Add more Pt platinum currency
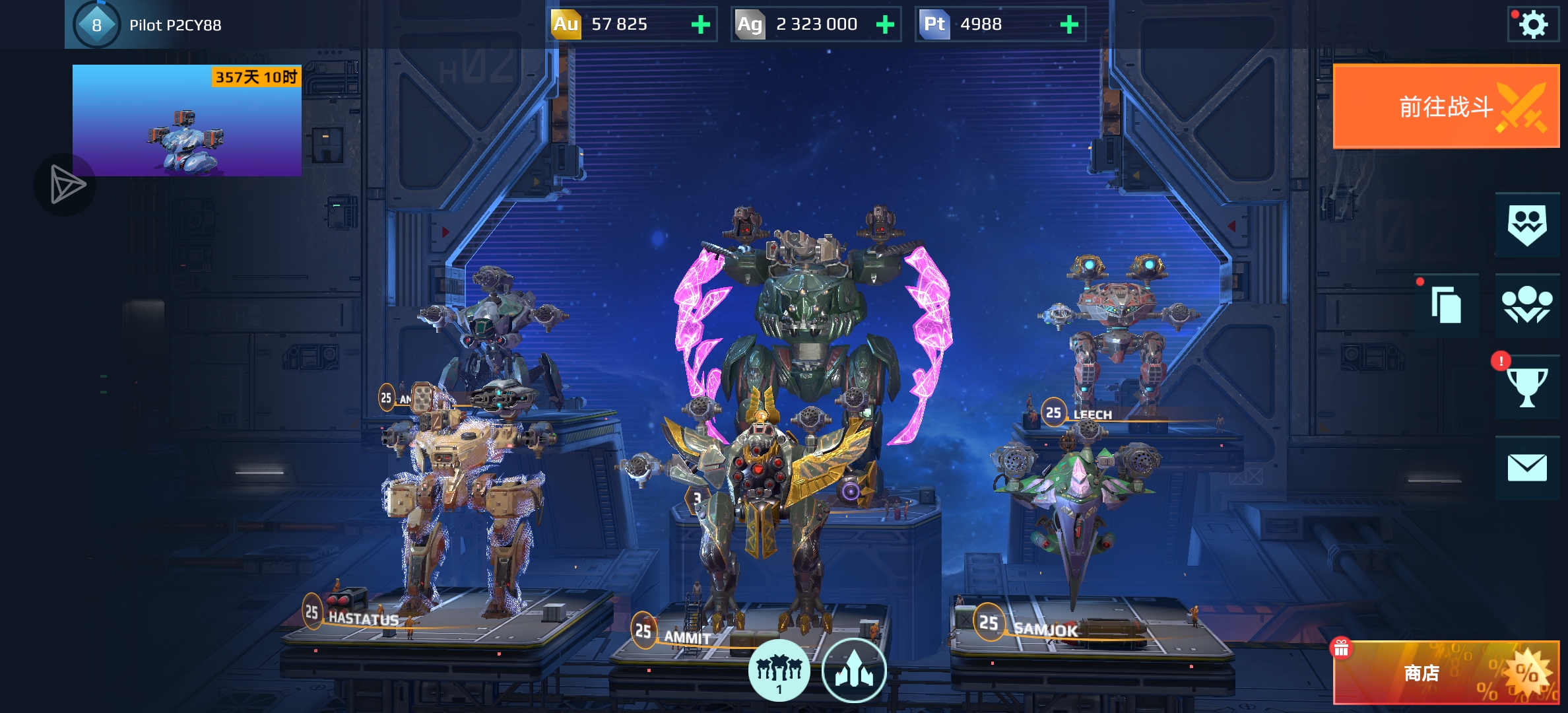Viewport: 1568px width, 713px height. 1068,25
